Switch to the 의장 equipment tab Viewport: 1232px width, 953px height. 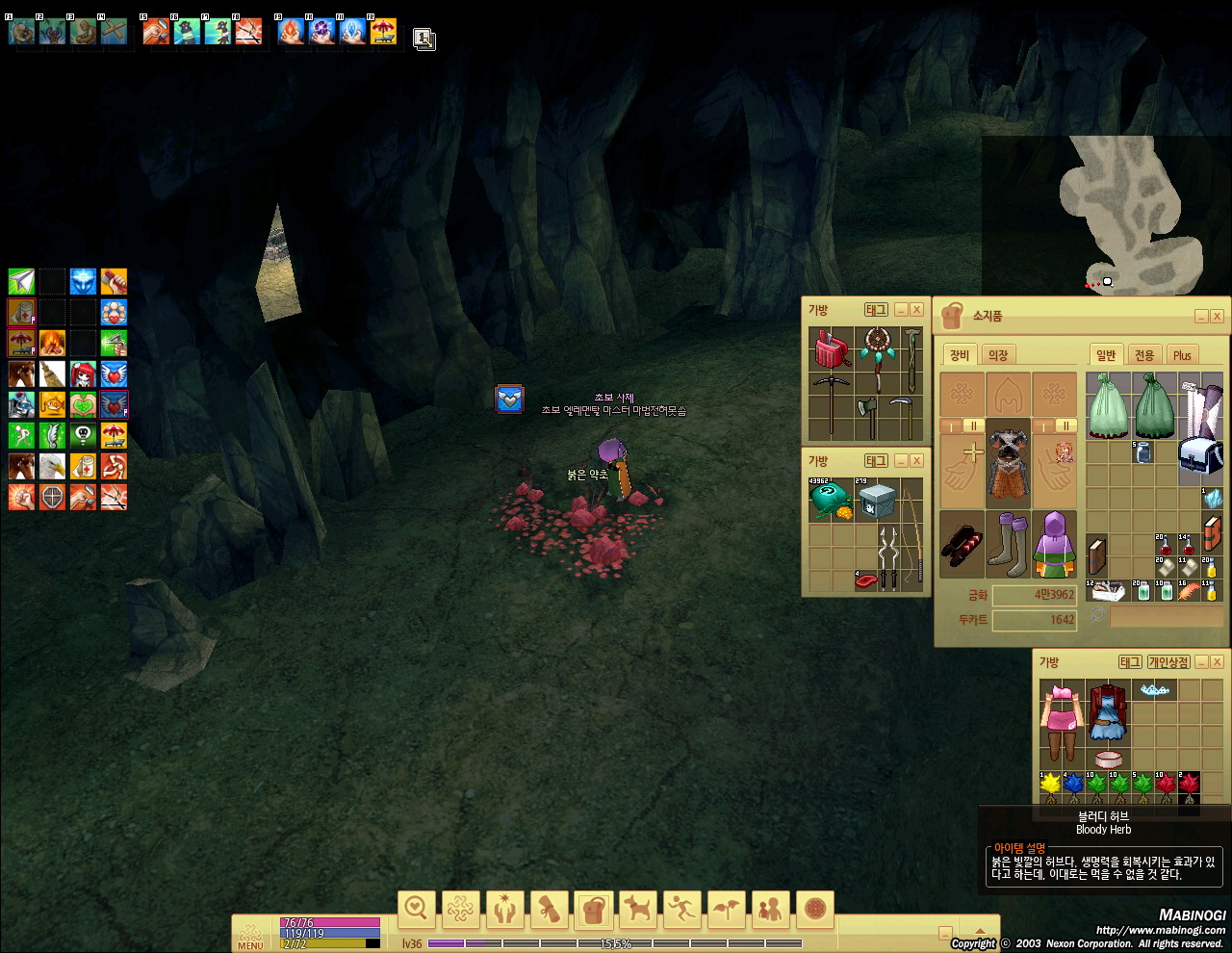point(998,355)
